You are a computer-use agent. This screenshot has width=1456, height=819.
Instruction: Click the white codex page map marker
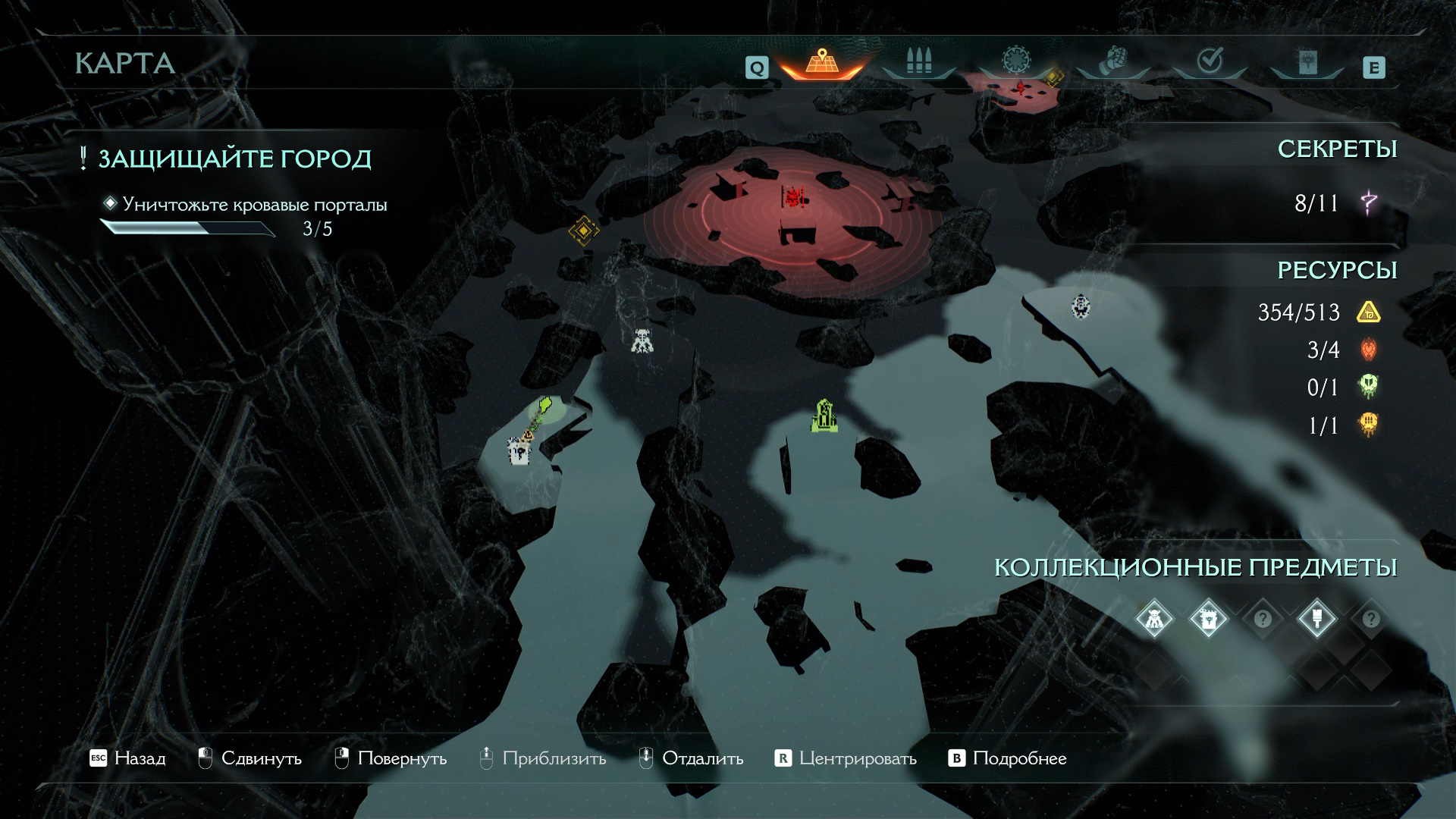[519, 453]
